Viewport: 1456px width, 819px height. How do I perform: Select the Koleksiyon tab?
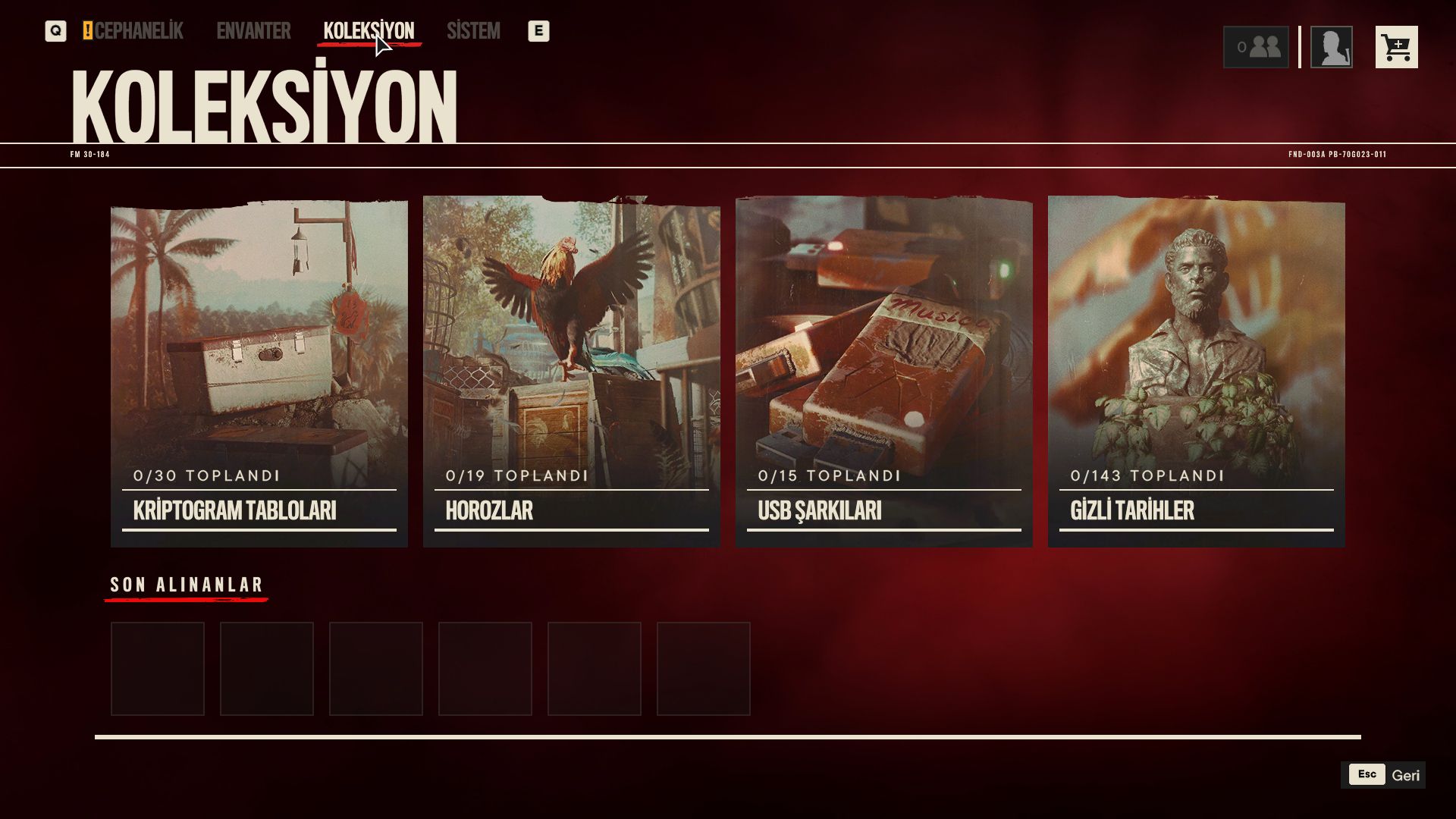point(369,31)
